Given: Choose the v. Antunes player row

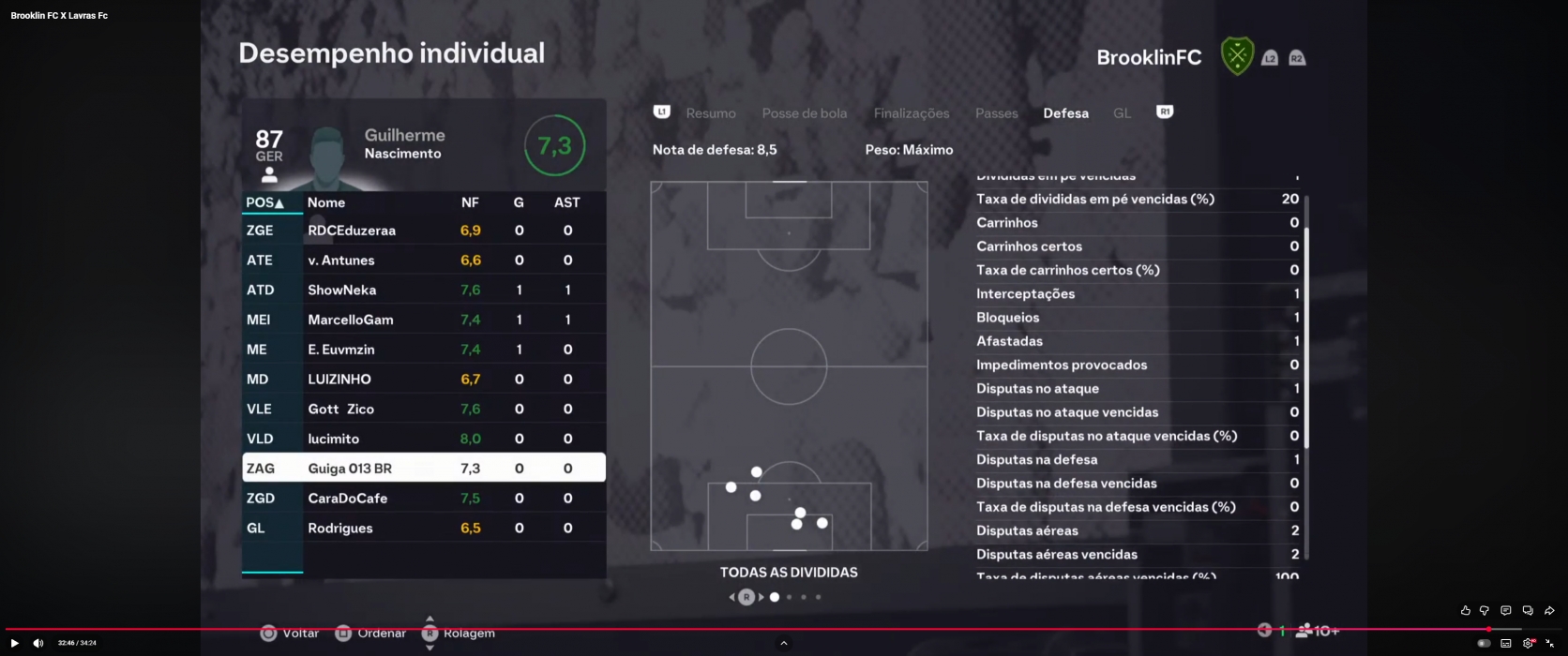Looking at the screenshot, I should coord(423,261).
